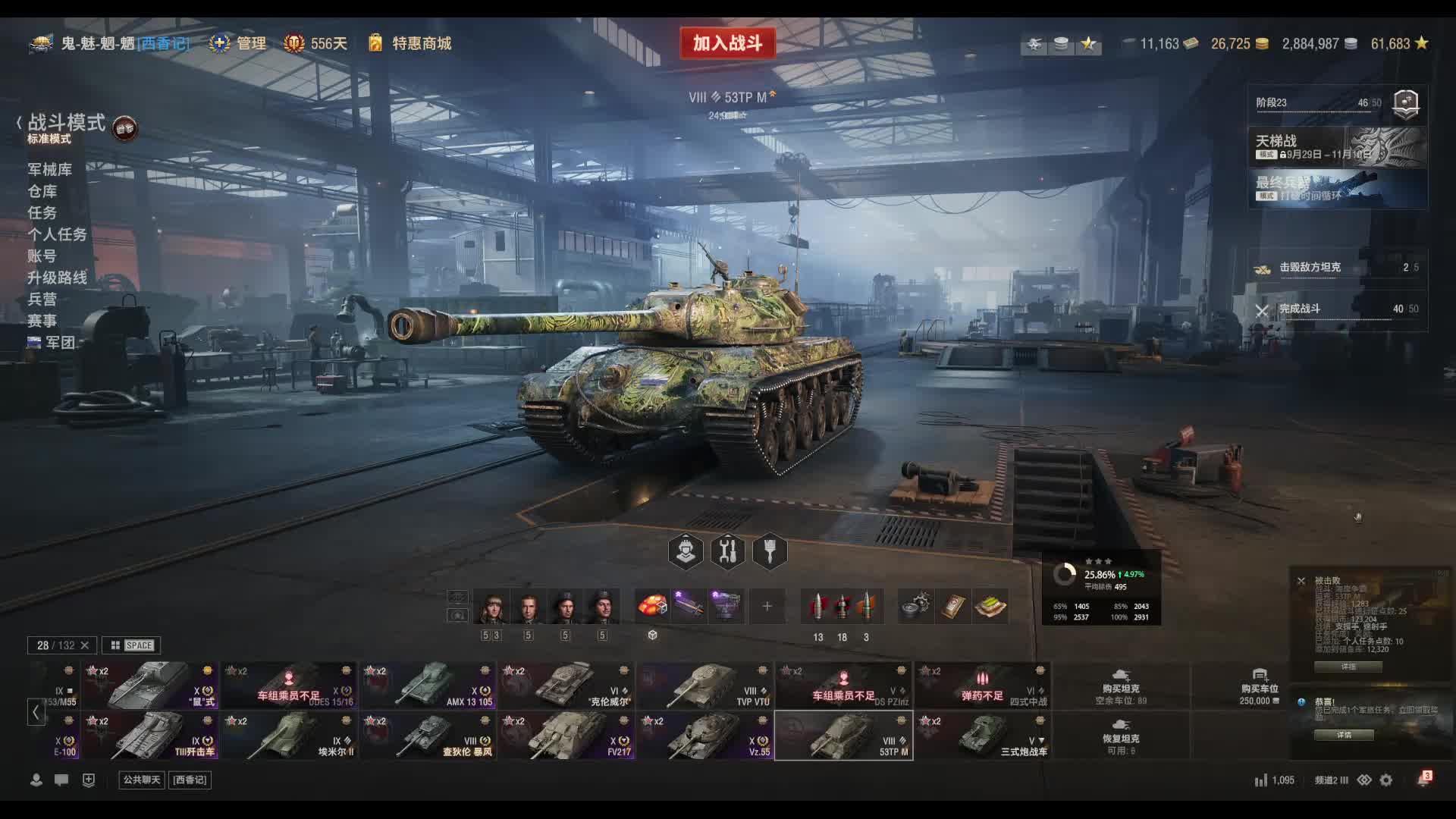
Task: Clear the 28/132 carousel filter
Action: click(85, 645)
